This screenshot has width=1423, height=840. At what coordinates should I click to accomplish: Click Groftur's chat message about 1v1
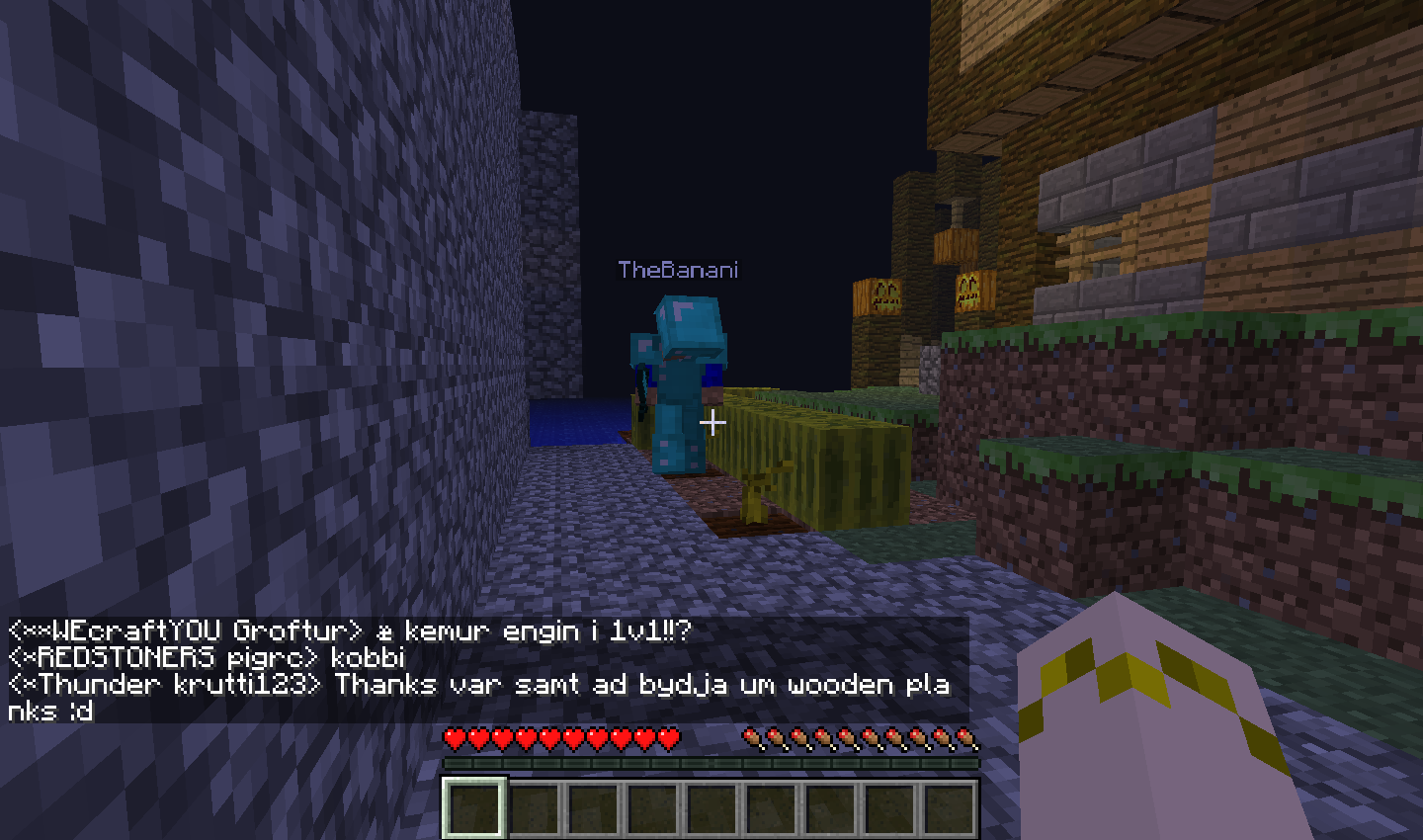(350, 631)
